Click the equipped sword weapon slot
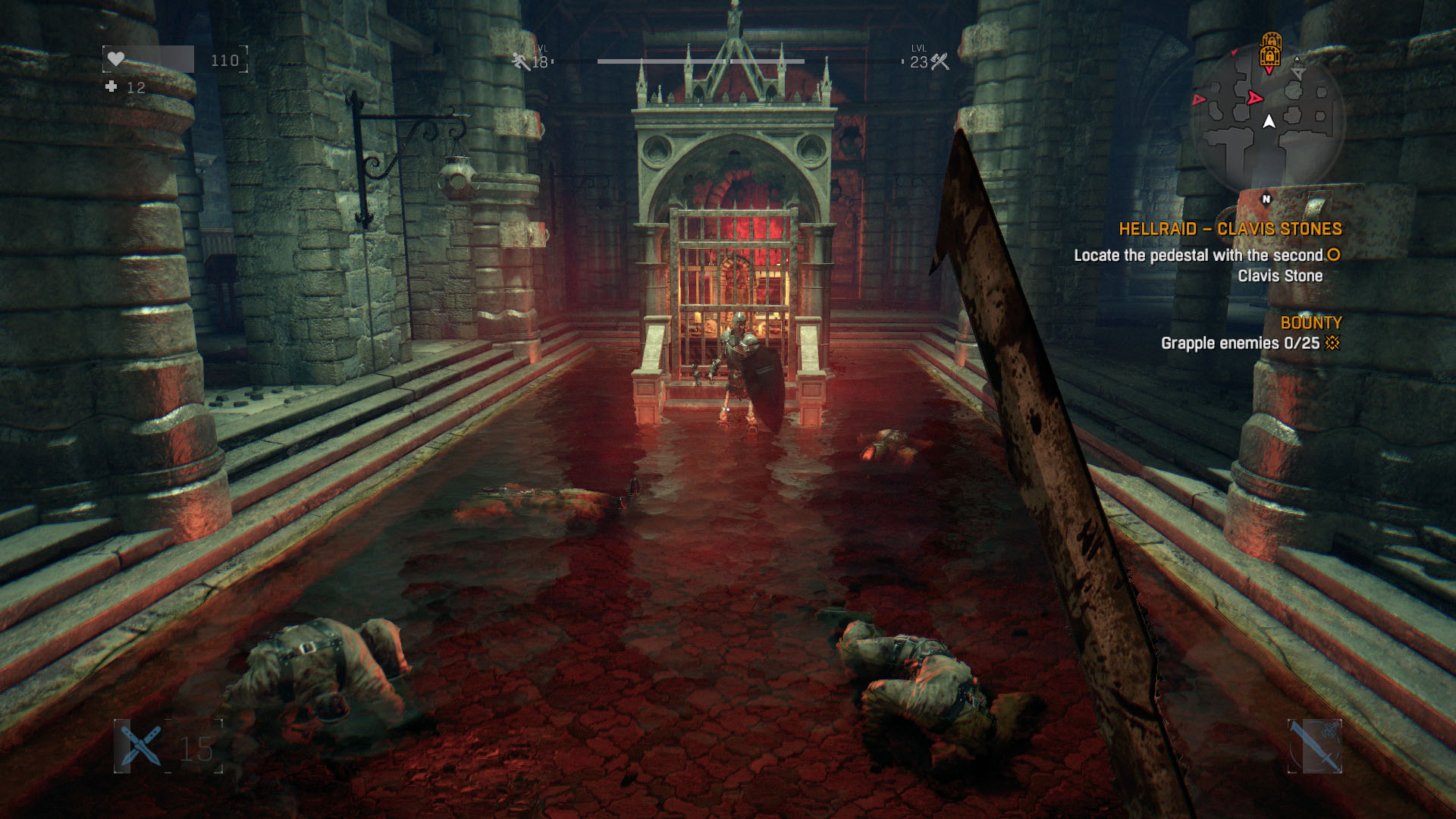Image resolution: width=1456 pixels, height=819 pixels. point(1315,746)
